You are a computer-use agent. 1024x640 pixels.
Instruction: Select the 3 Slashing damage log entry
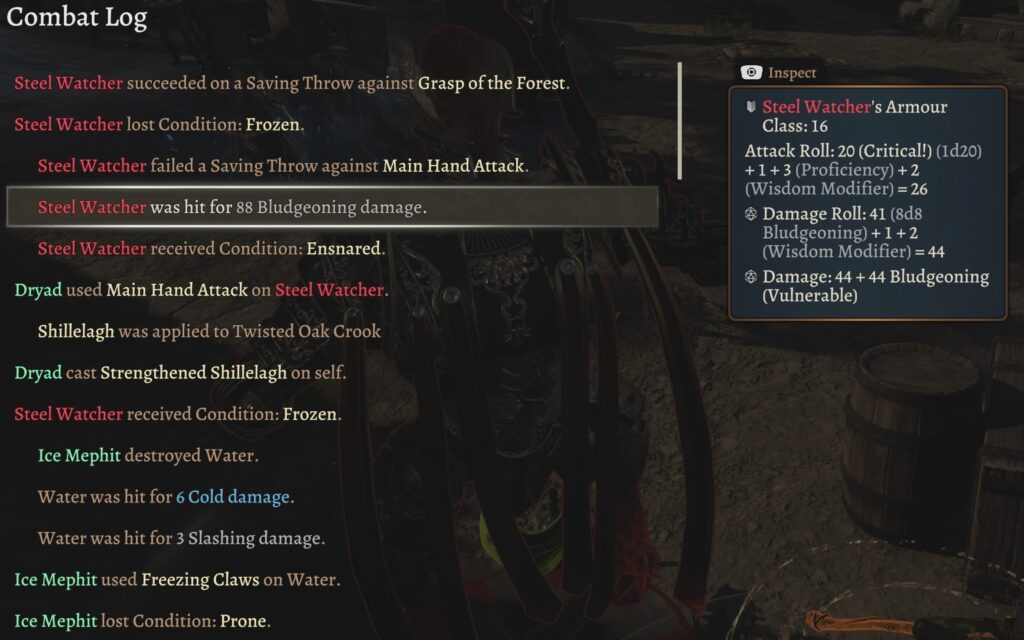pos(181,538)
